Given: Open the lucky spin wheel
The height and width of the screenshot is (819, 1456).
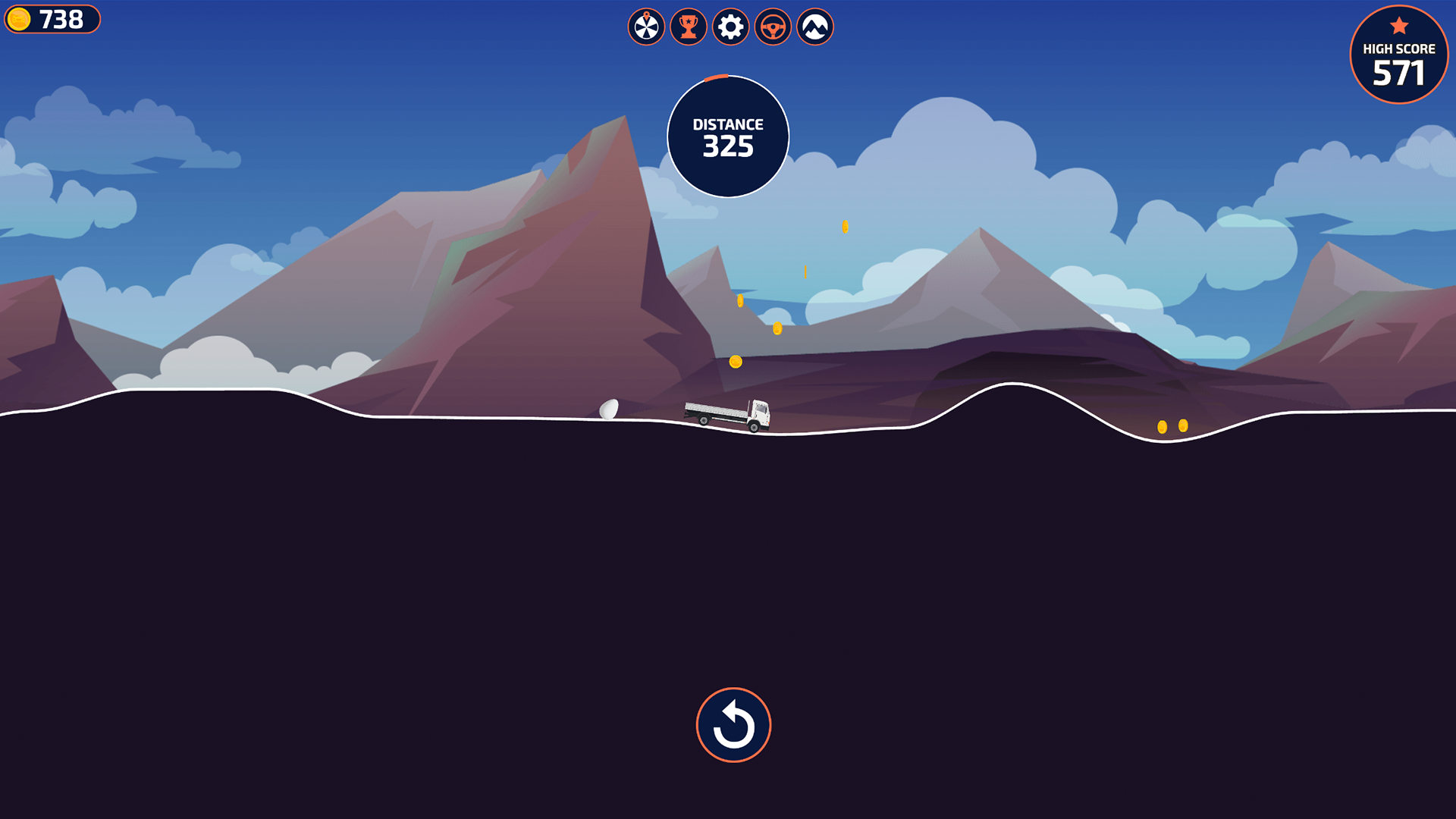Looking at the screenshot, I should (x=646, y=27).
